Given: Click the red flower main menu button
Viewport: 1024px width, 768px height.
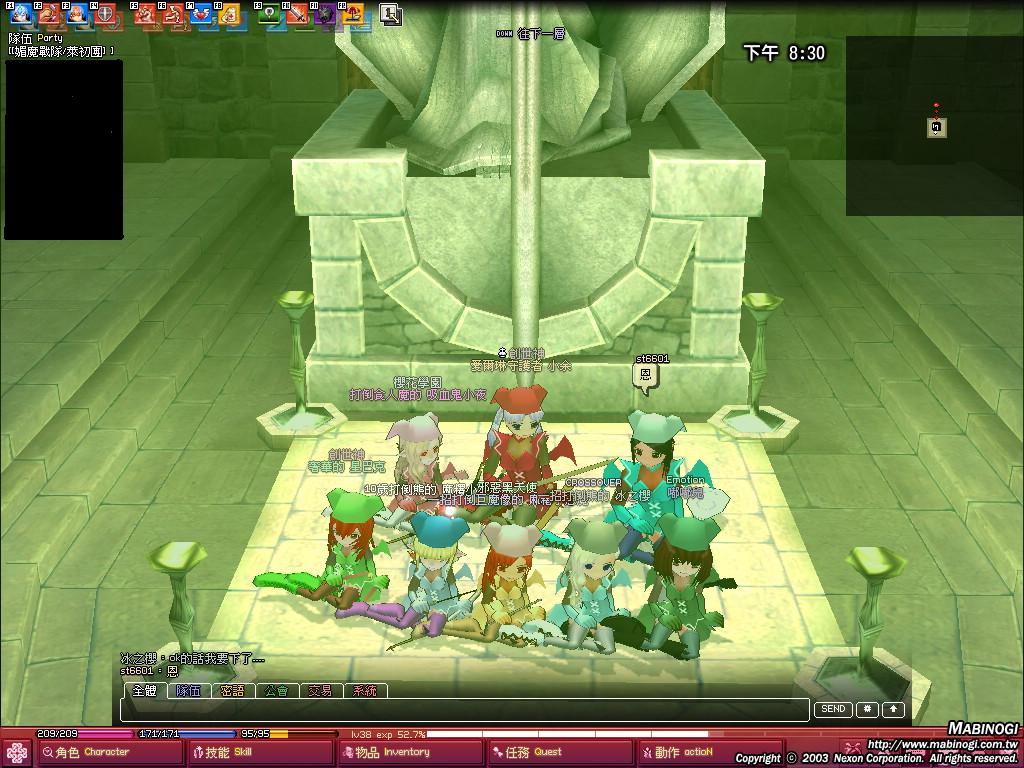Looking at the screenshot, I should [17, 752].
